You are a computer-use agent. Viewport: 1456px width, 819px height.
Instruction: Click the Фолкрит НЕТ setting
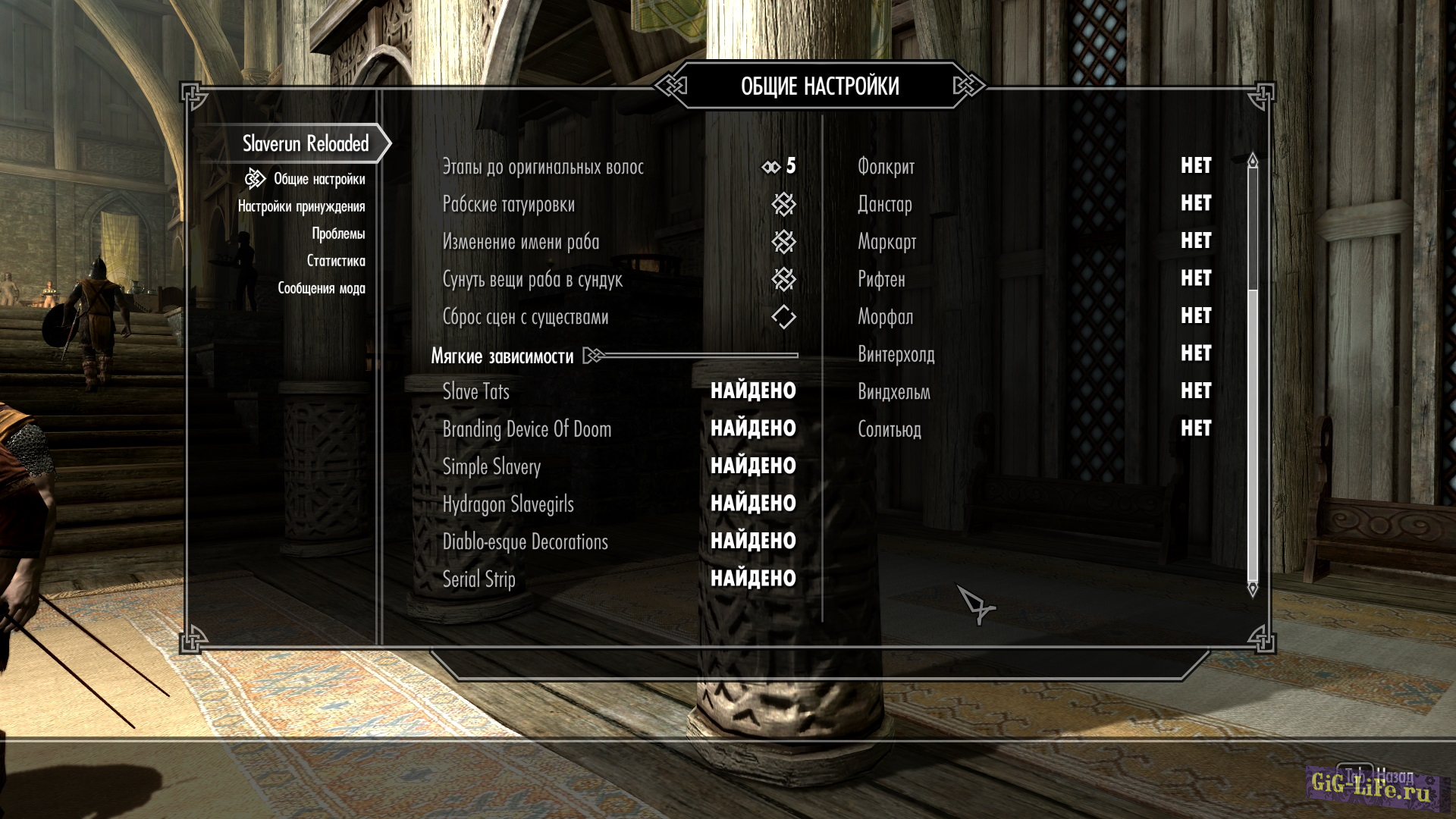[x=1195, y=166]
